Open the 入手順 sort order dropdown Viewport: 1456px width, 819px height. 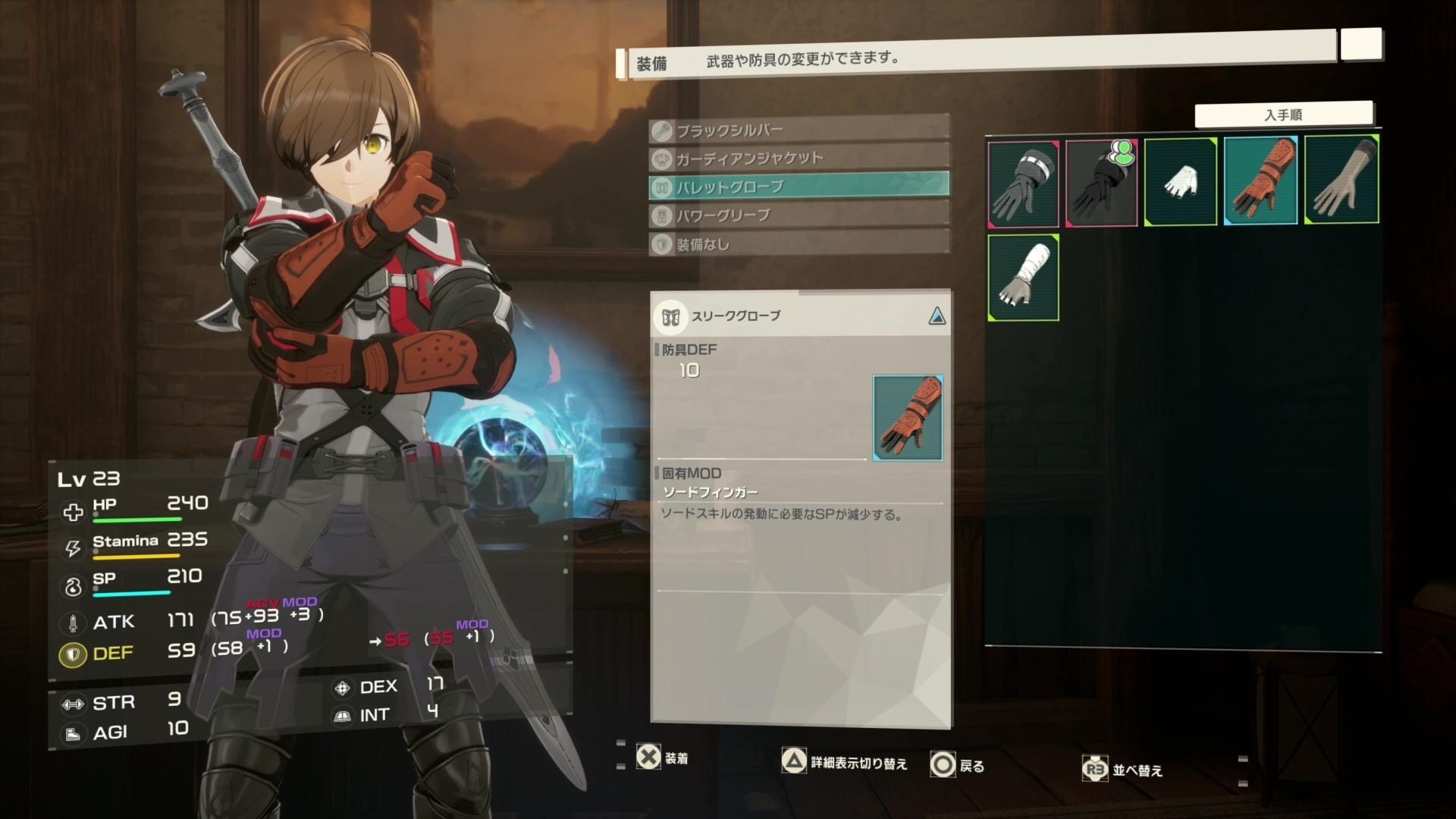[1286, 113]
